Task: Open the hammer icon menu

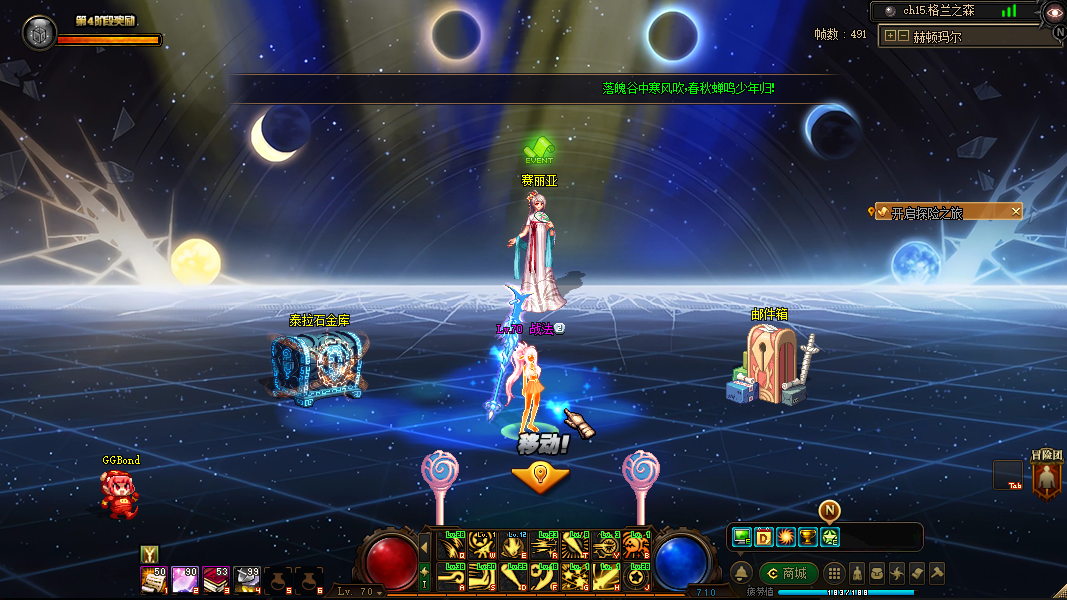Action: (937, 574)
